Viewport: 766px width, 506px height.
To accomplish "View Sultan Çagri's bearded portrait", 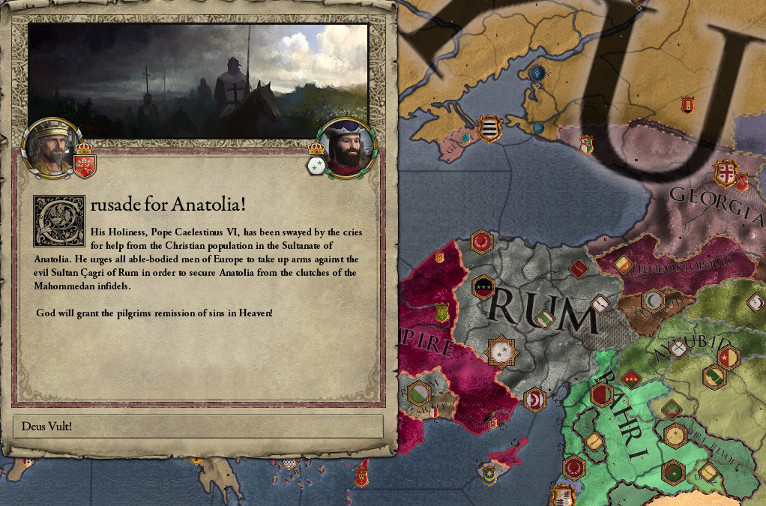I will (346, 146).
